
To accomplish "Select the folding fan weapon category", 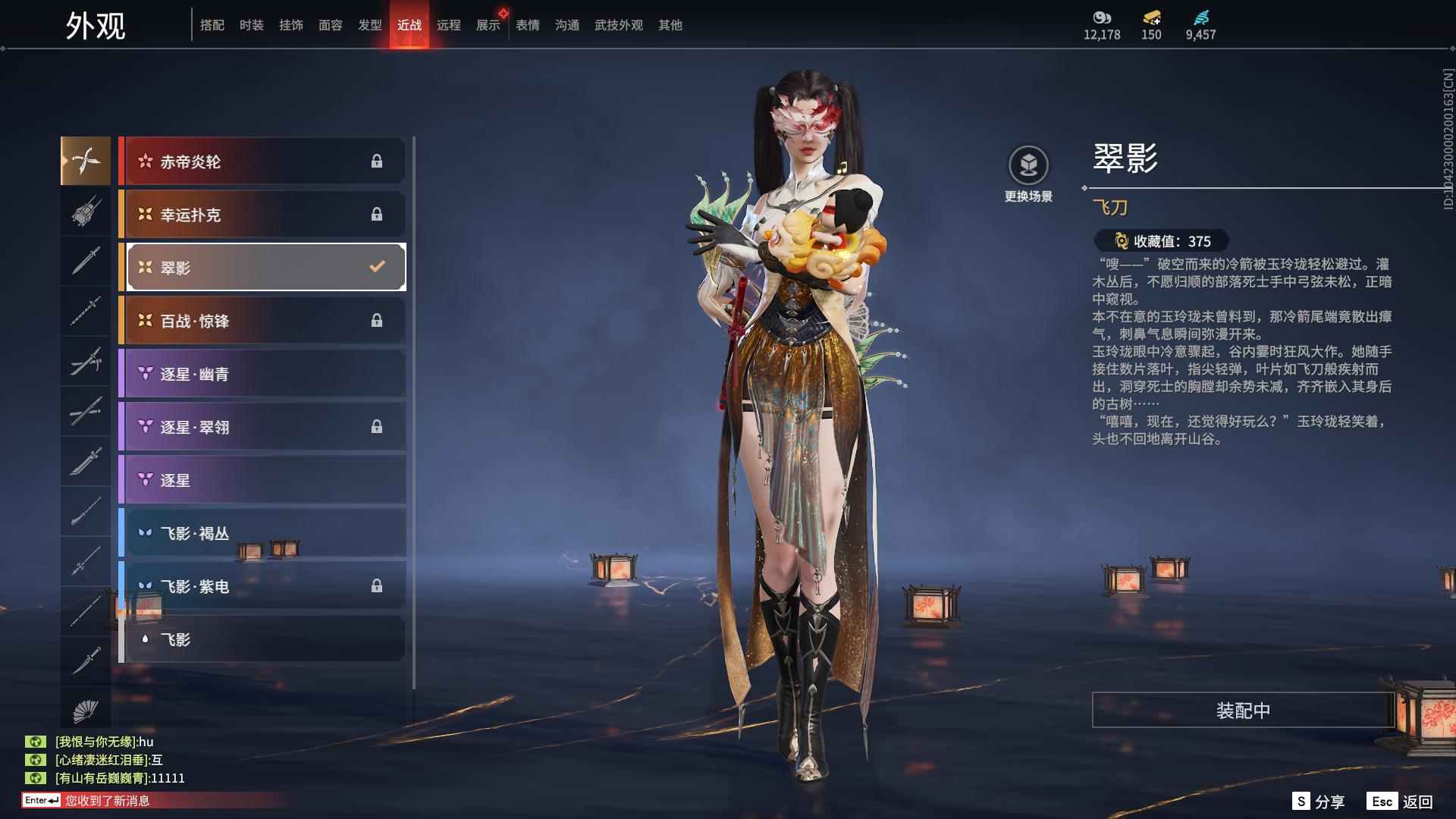I will [86, 711].
